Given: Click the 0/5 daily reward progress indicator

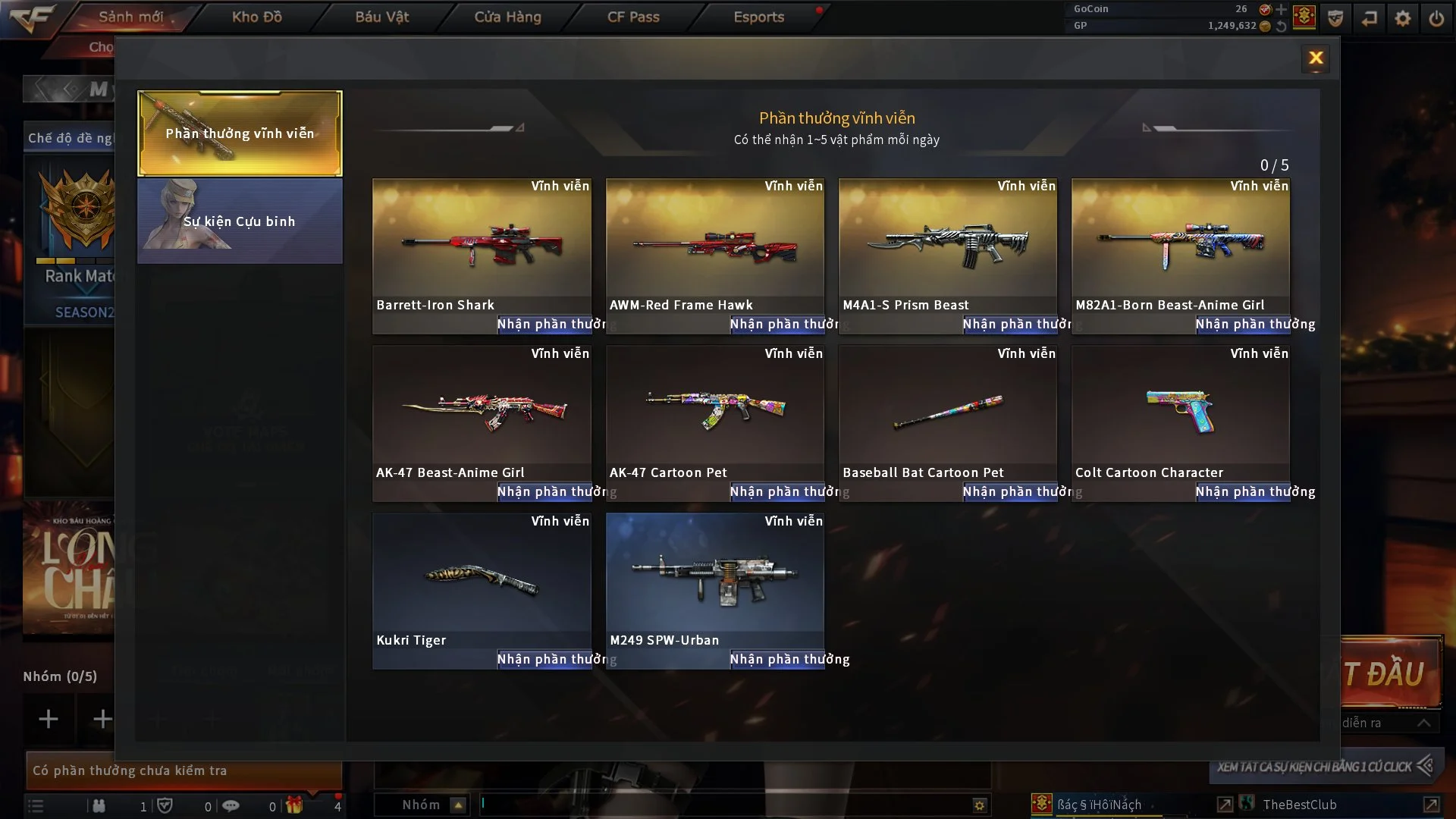Looking at the screenshot, I should [1274, 165].
